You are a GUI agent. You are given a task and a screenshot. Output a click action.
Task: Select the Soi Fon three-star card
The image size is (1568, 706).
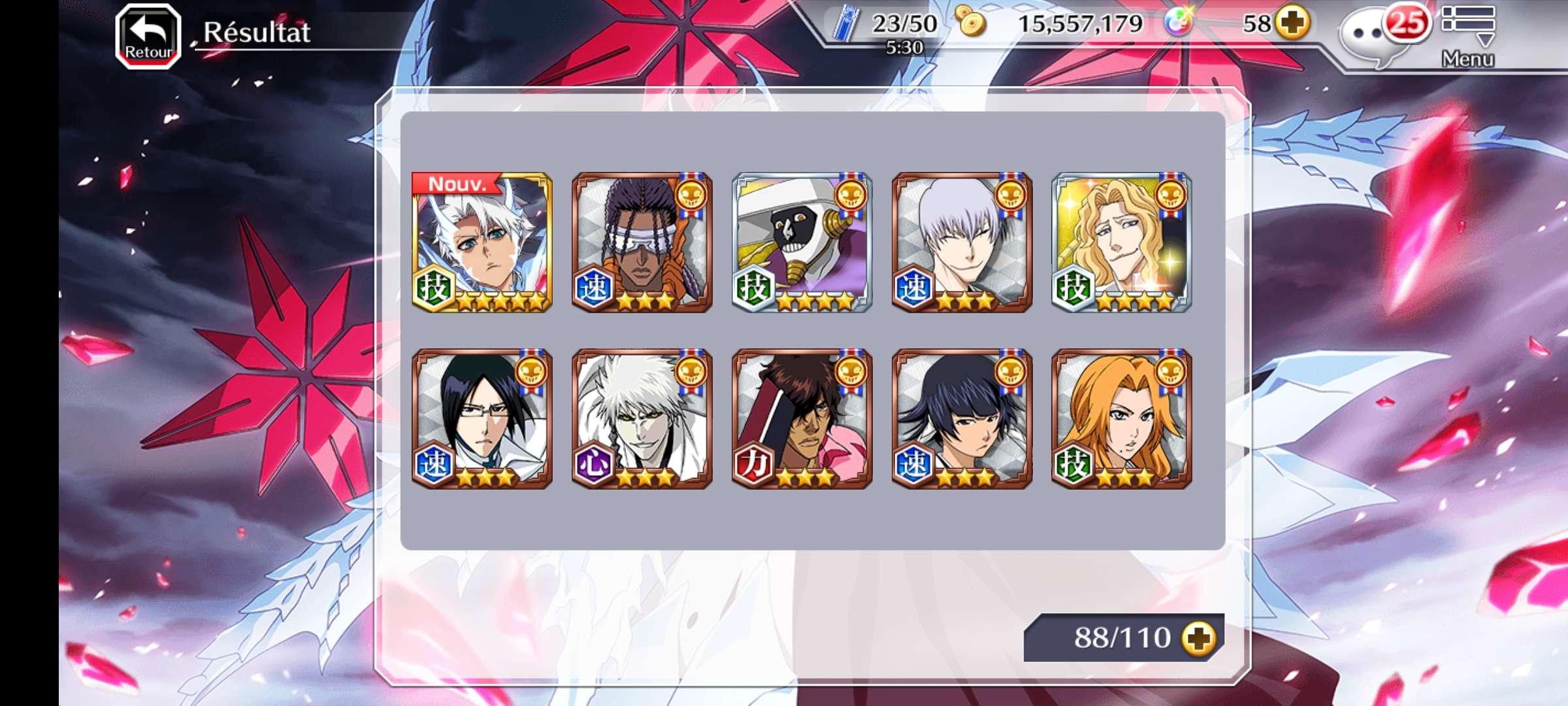(x=962, y=419)
